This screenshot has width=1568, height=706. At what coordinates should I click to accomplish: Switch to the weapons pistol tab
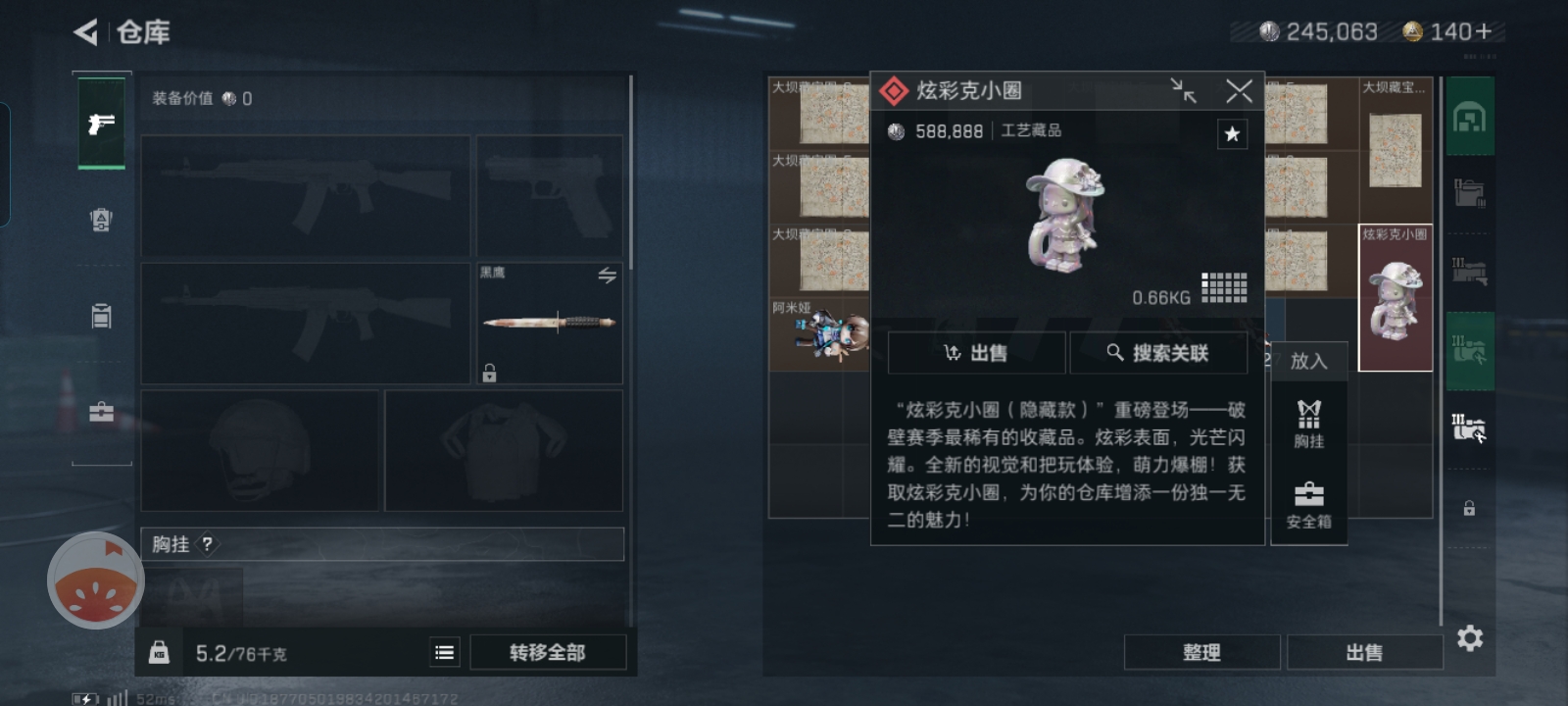pos(101,124)
